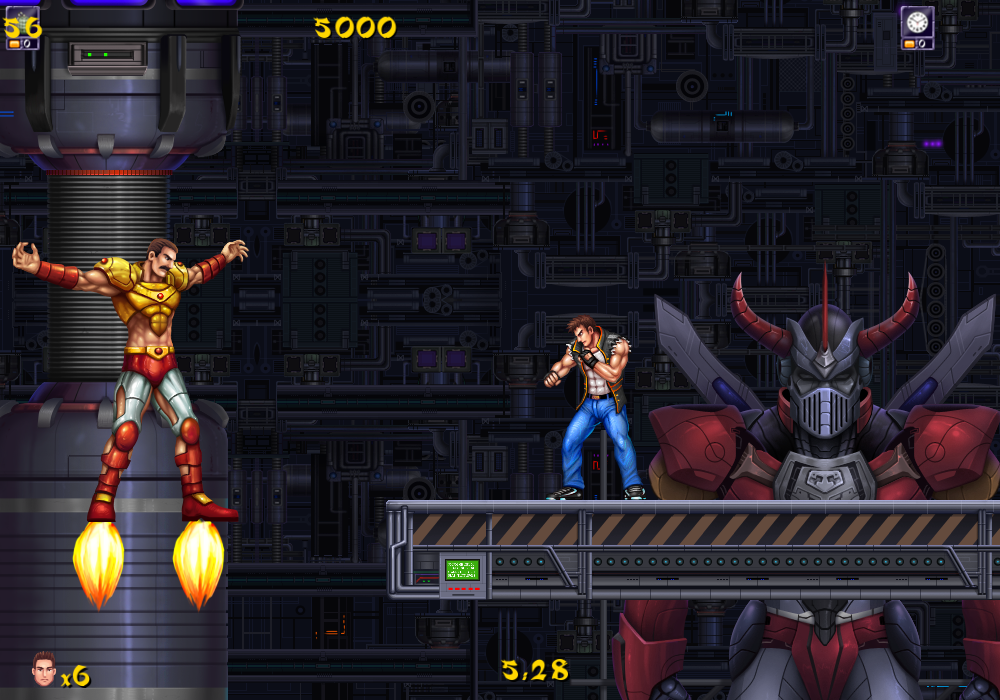Viewport: 1000px width, 700px height.
Task: Click the player face lives portrait
Action: [43, 669]
